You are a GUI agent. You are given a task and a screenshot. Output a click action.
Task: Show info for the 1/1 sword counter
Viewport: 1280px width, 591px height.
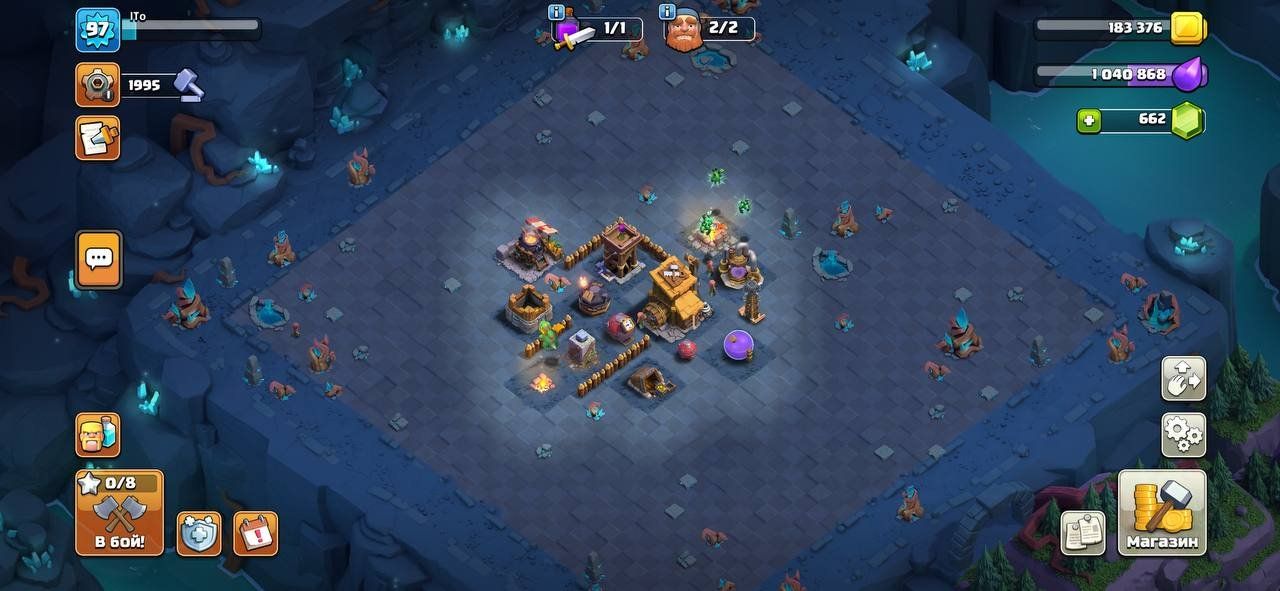click(557, 12)
